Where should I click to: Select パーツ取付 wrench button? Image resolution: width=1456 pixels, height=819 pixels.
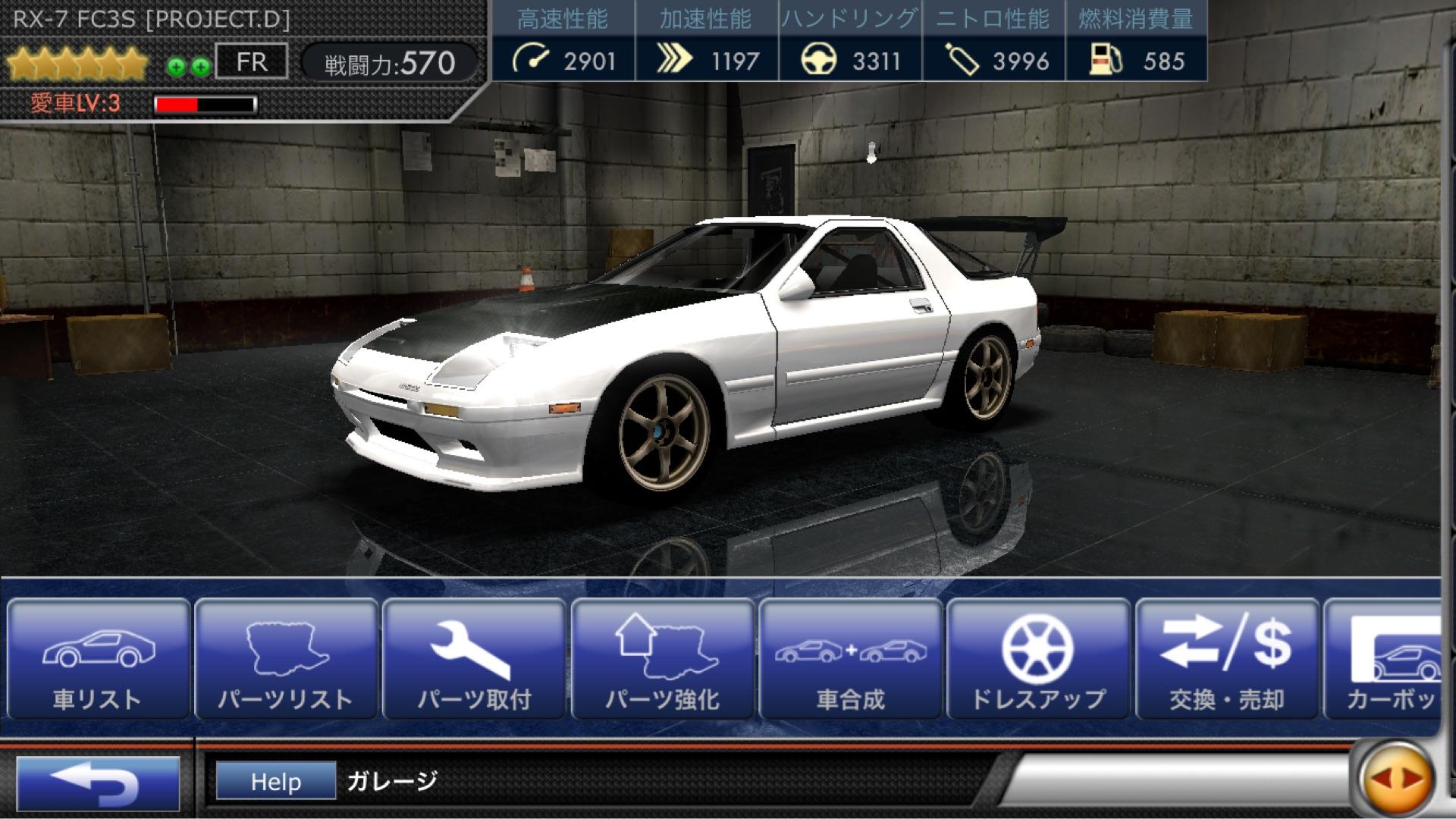(474, 660)
